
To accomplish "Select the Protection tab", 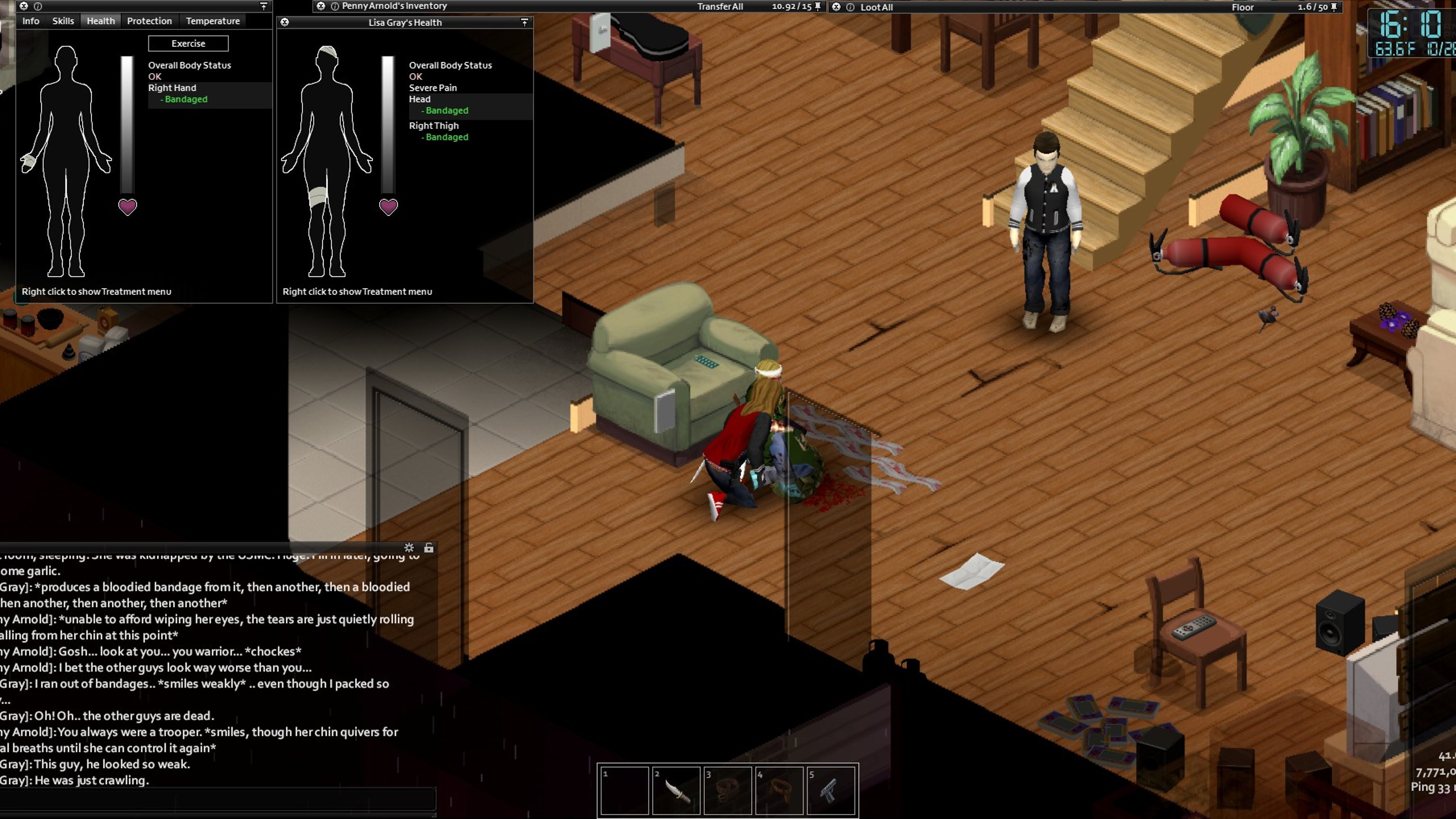I will [x=149, y=21].
